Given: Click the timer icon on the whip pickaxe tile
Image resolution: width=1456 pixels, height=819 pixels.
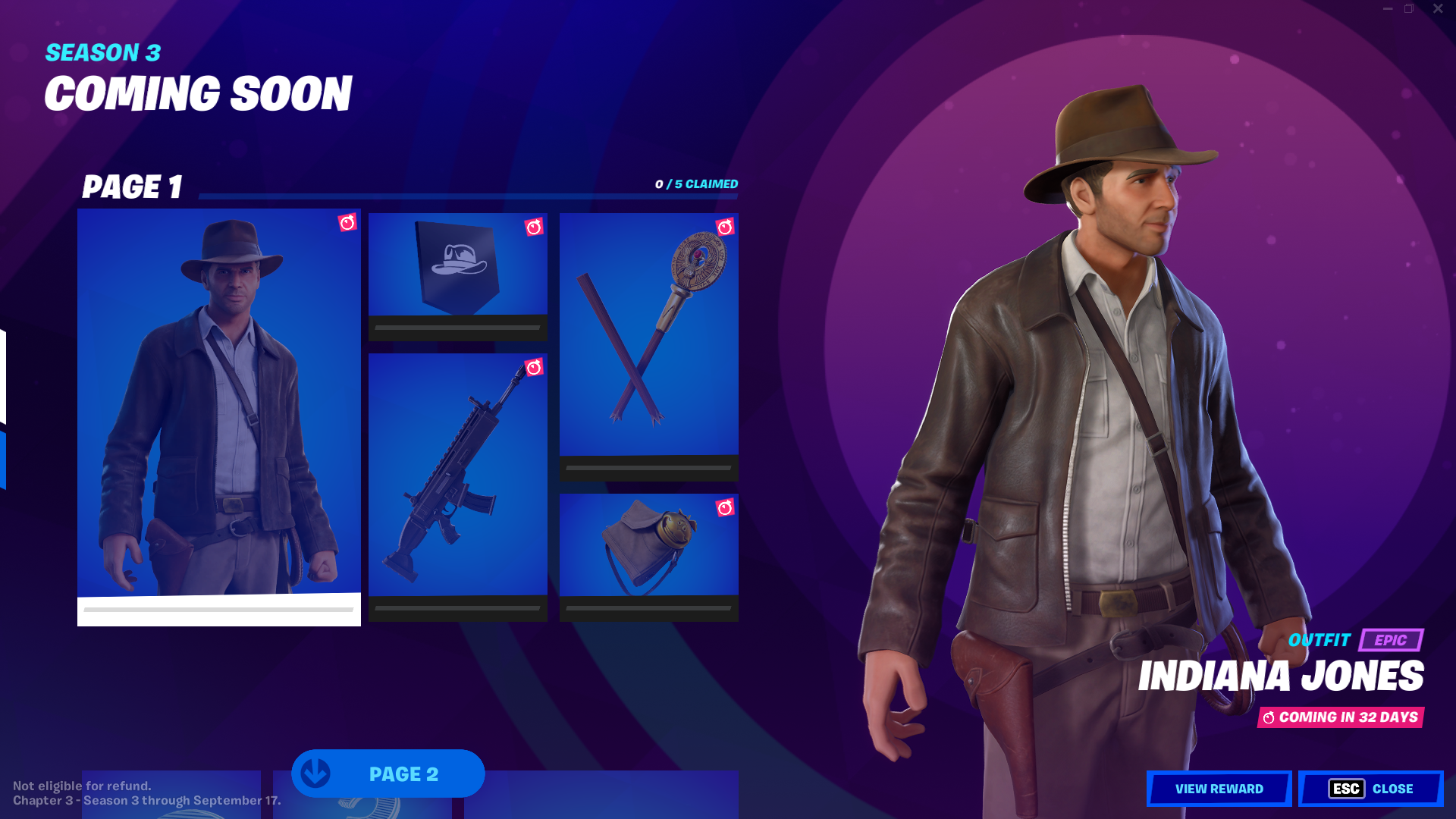Looking at the screenshot, I should [726, 225].
